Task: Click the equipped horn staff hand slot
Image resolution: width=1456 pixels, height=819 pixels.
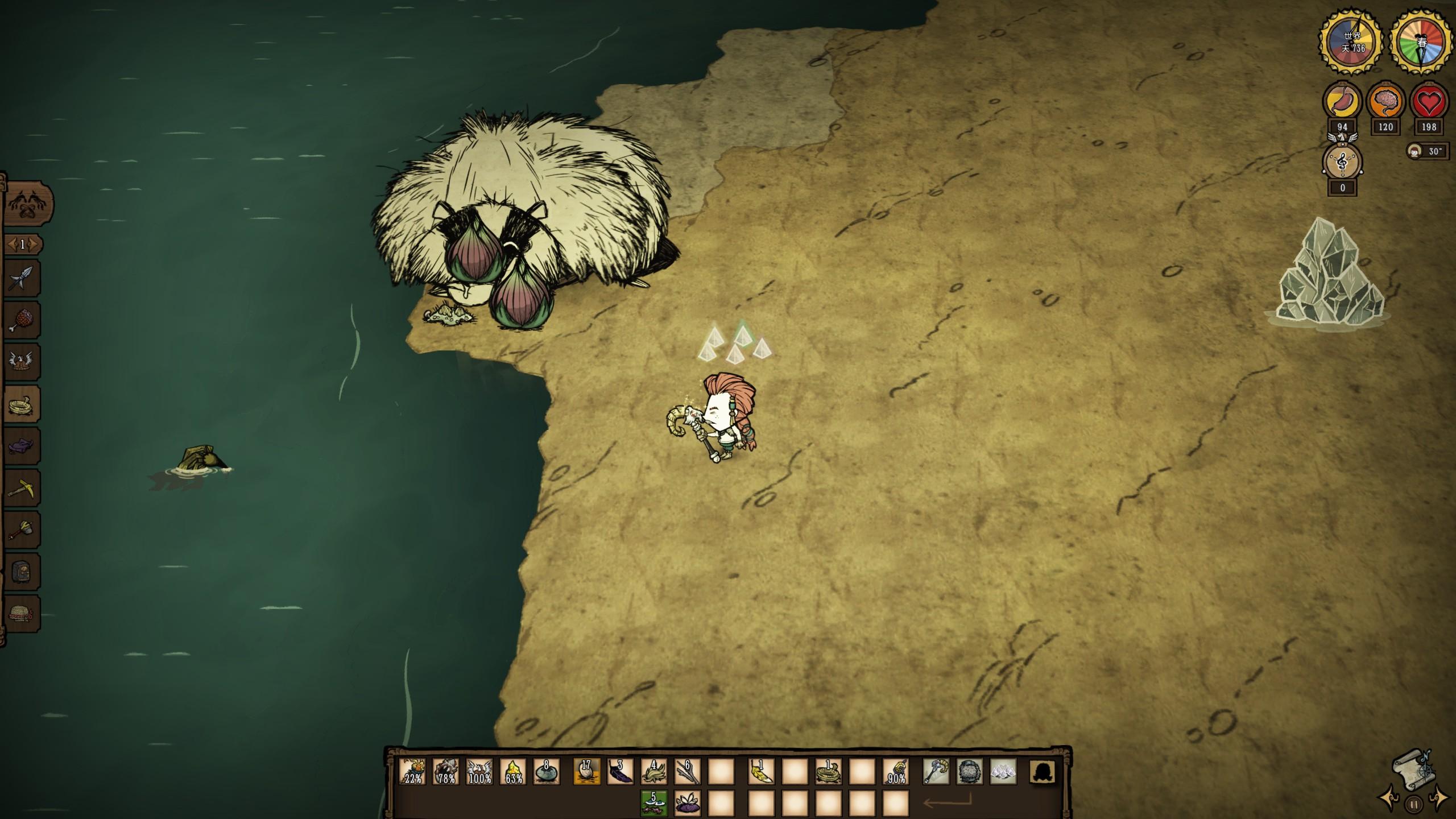Action: (936, 772)
